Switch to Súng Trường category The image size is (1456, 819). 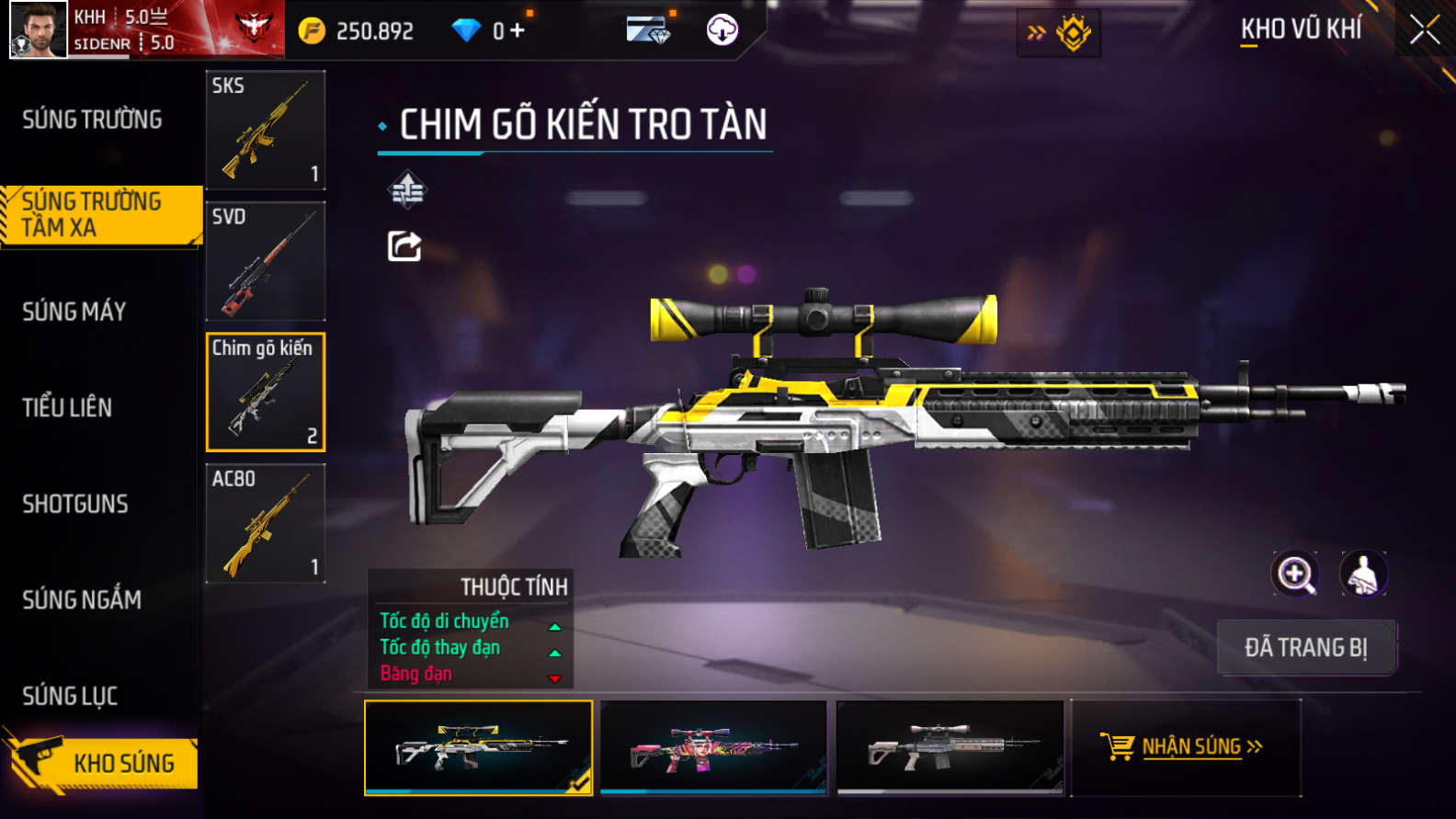pyautogui.click(x=92, y=119)
